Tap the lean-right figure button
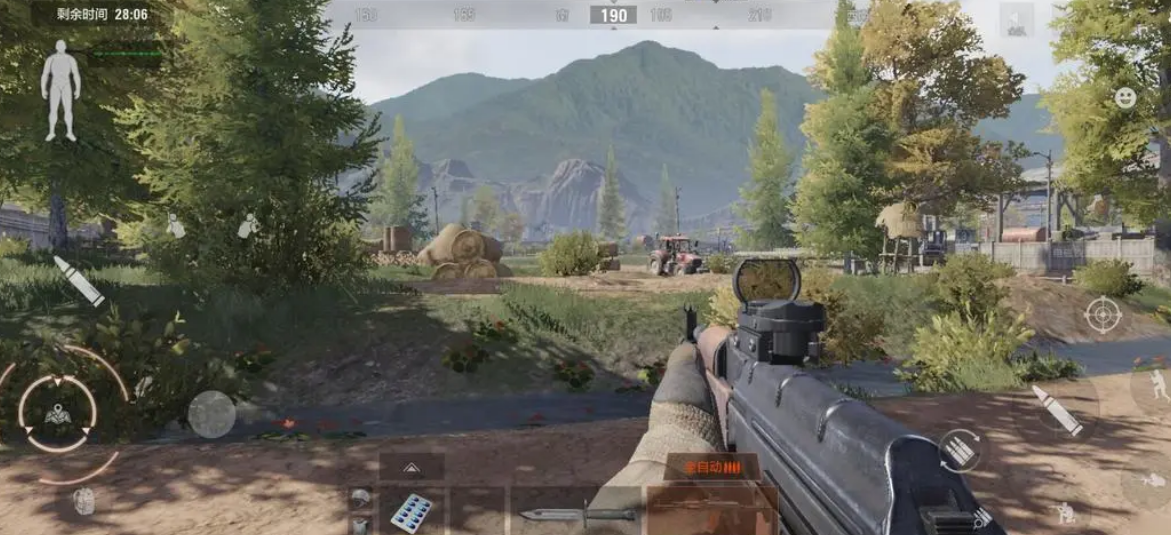 click(248, 227)
